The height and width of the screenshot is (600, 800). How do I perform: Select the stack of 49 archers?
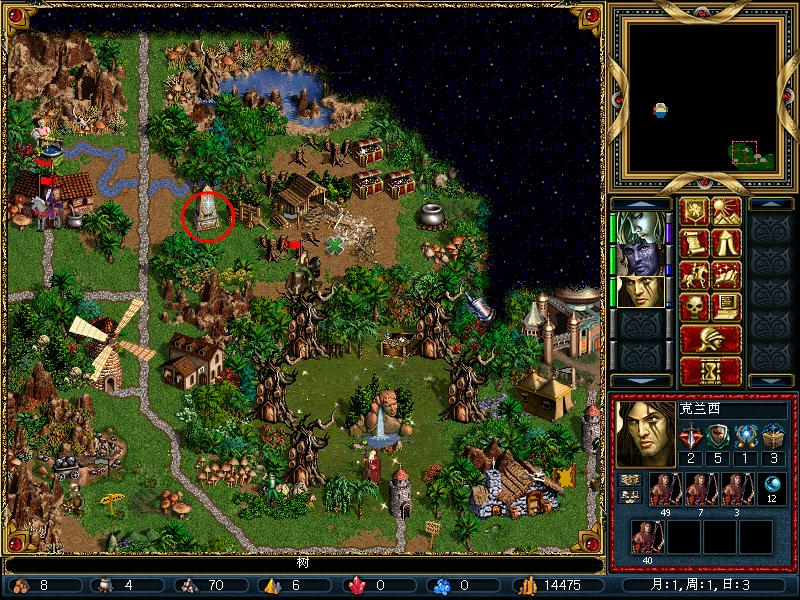click(662, 490)
